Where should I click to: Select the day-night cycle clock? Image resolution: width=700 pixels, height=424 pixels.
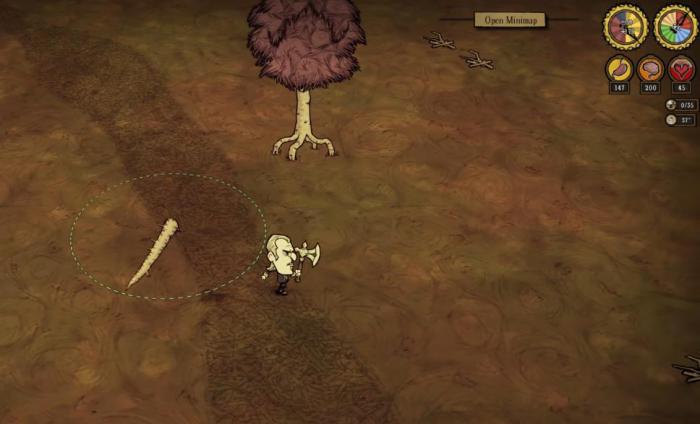tap(626, 26)
